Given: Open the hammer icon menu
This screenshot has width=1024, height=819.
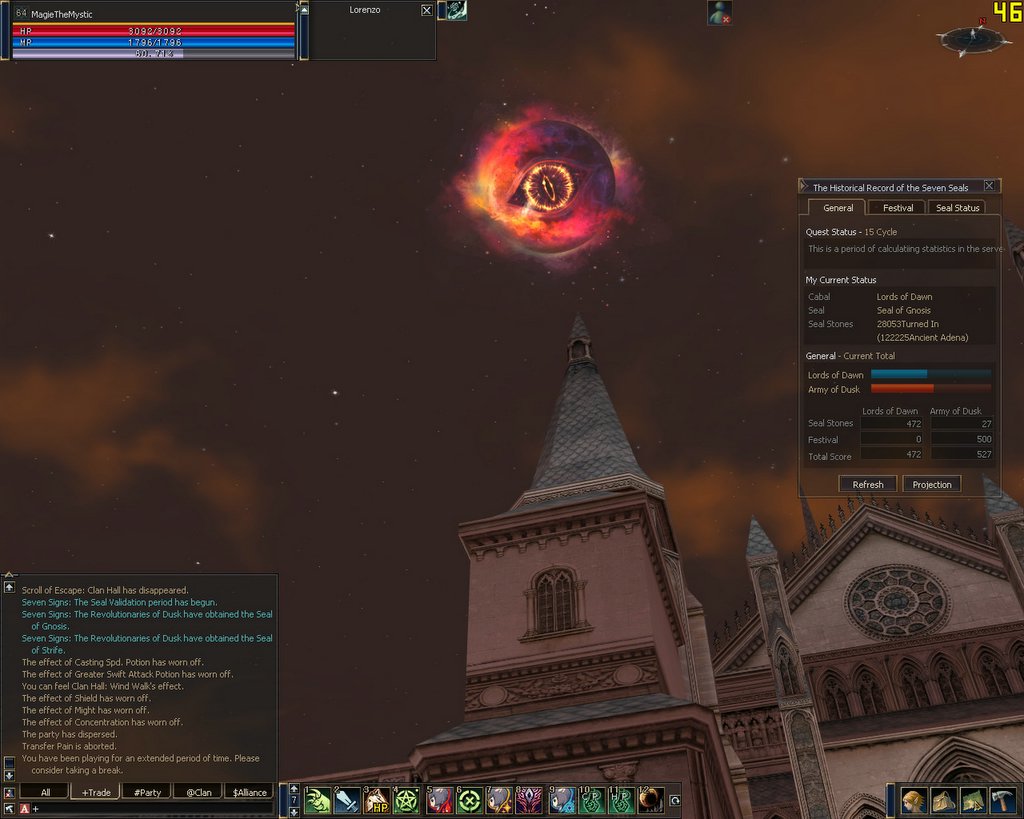Looking at the screenshot, I should pyautogui.click(x=1002, y=801).
